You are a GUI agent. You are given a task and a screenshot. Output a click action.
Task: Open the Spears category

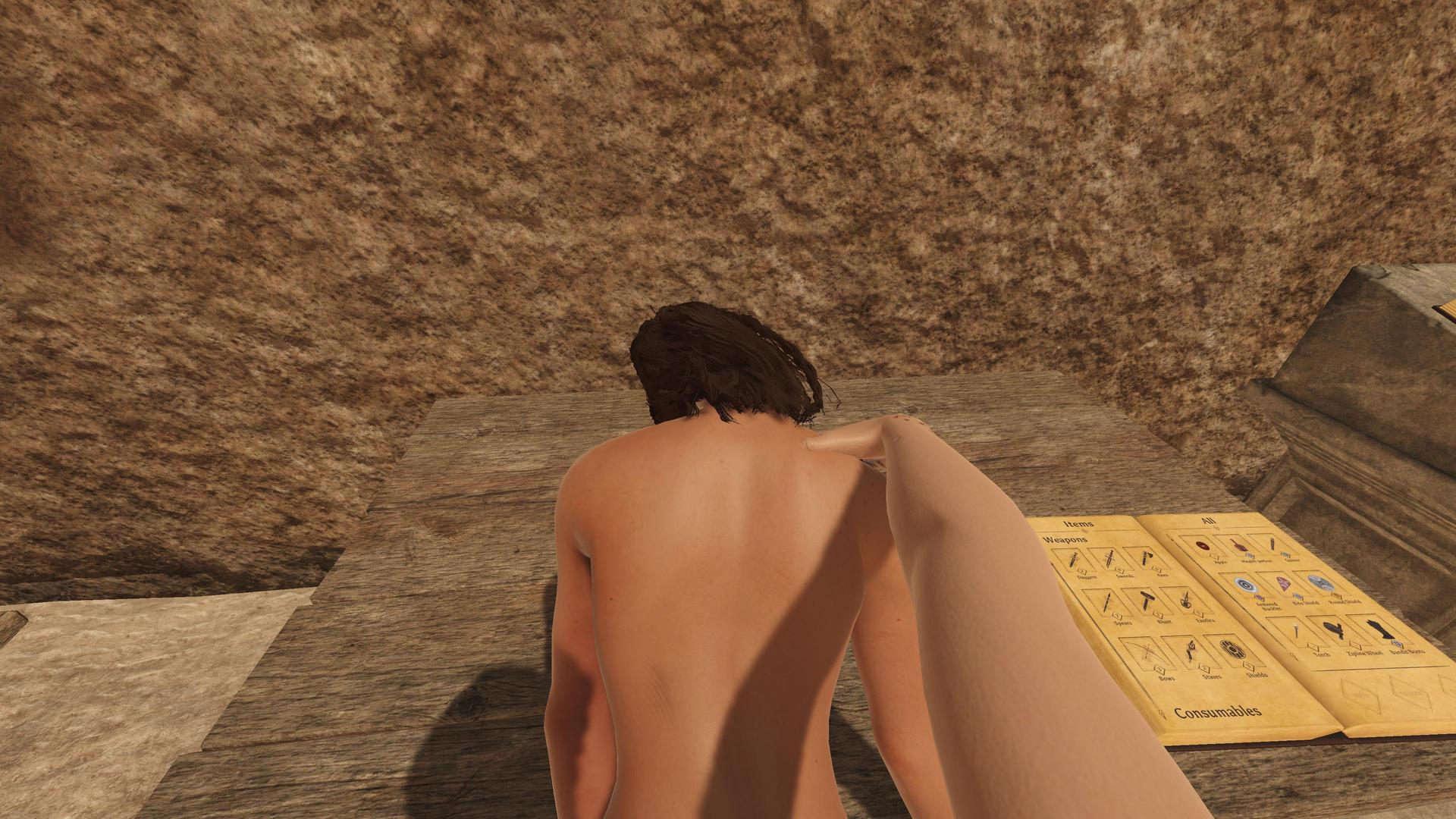click(x=1107, y=604)
